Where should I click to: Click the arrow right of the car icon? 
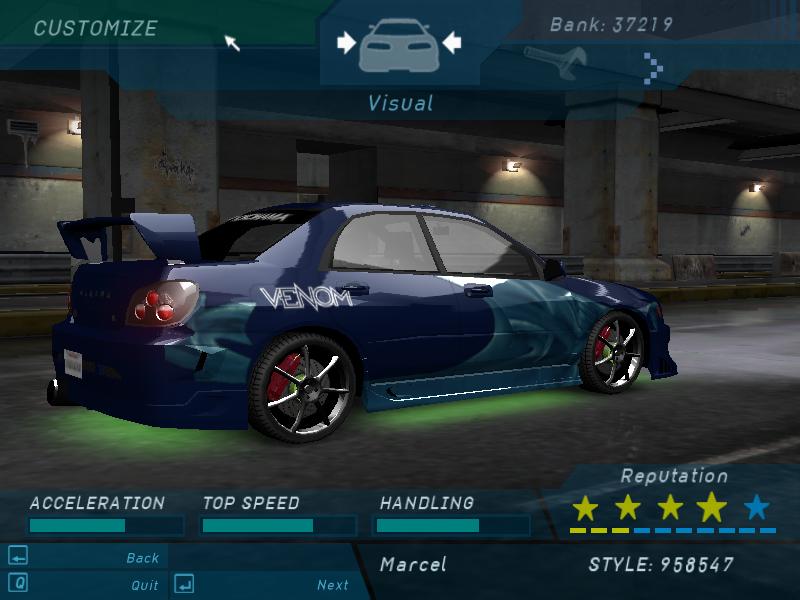pyautogui.click(x=451, y=42)
